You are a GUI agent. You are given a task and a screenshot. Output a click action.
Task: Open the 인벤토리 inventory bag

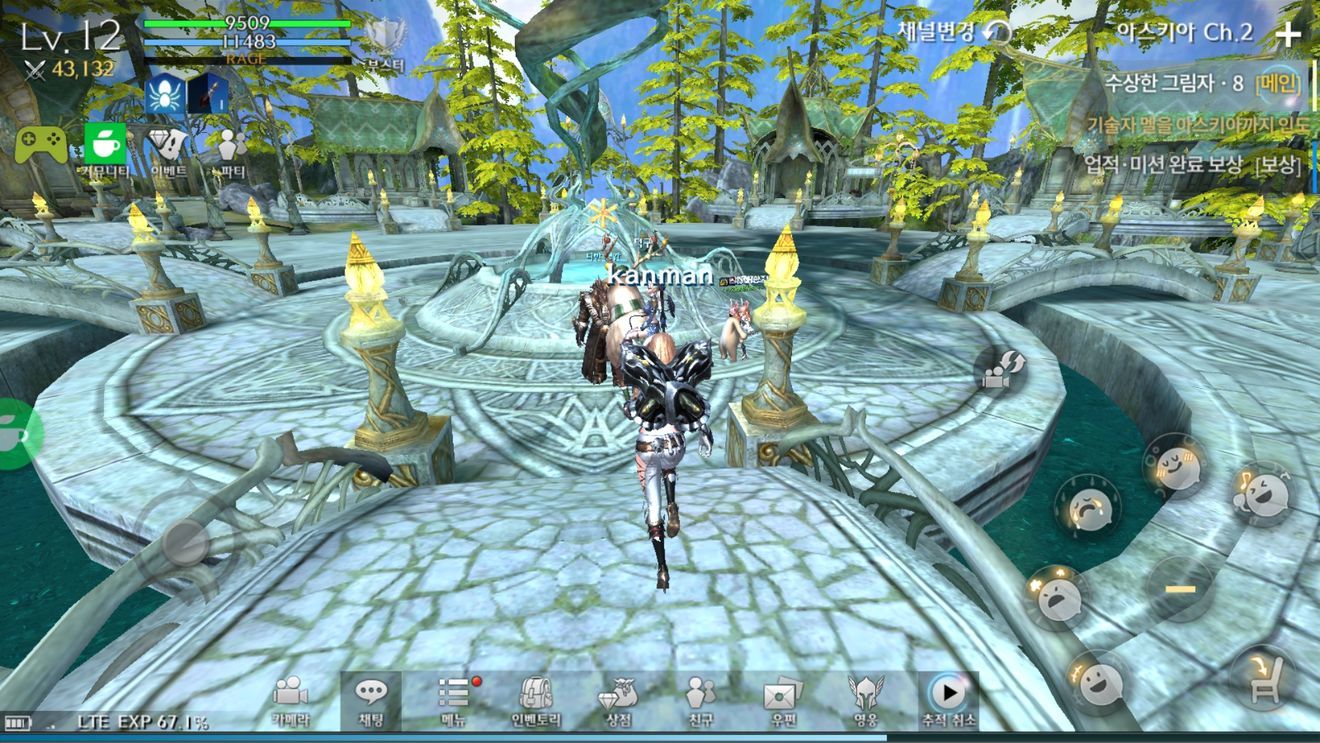tap(536, 699)
